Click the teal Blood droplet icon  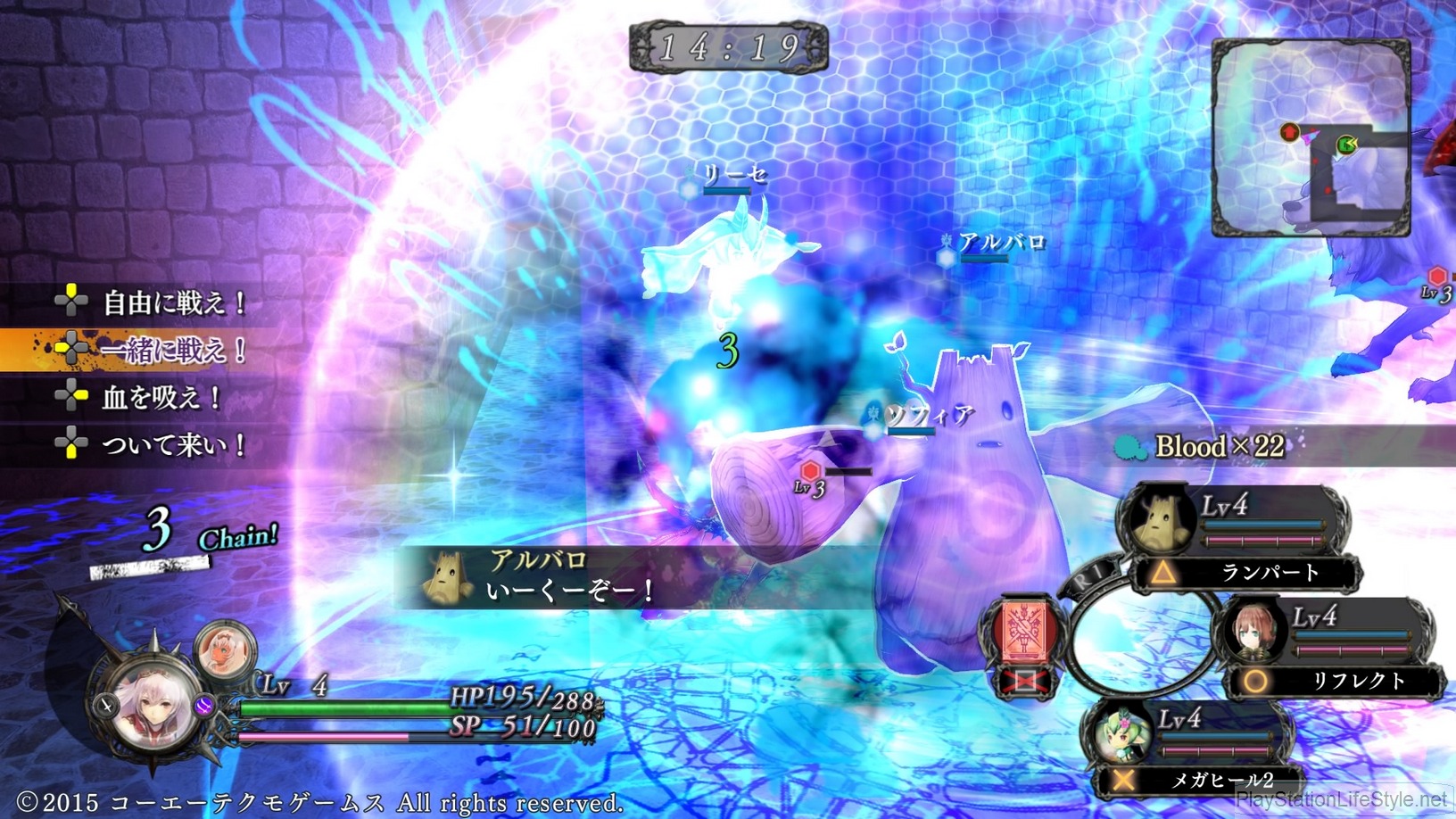tap(1129, 447)
